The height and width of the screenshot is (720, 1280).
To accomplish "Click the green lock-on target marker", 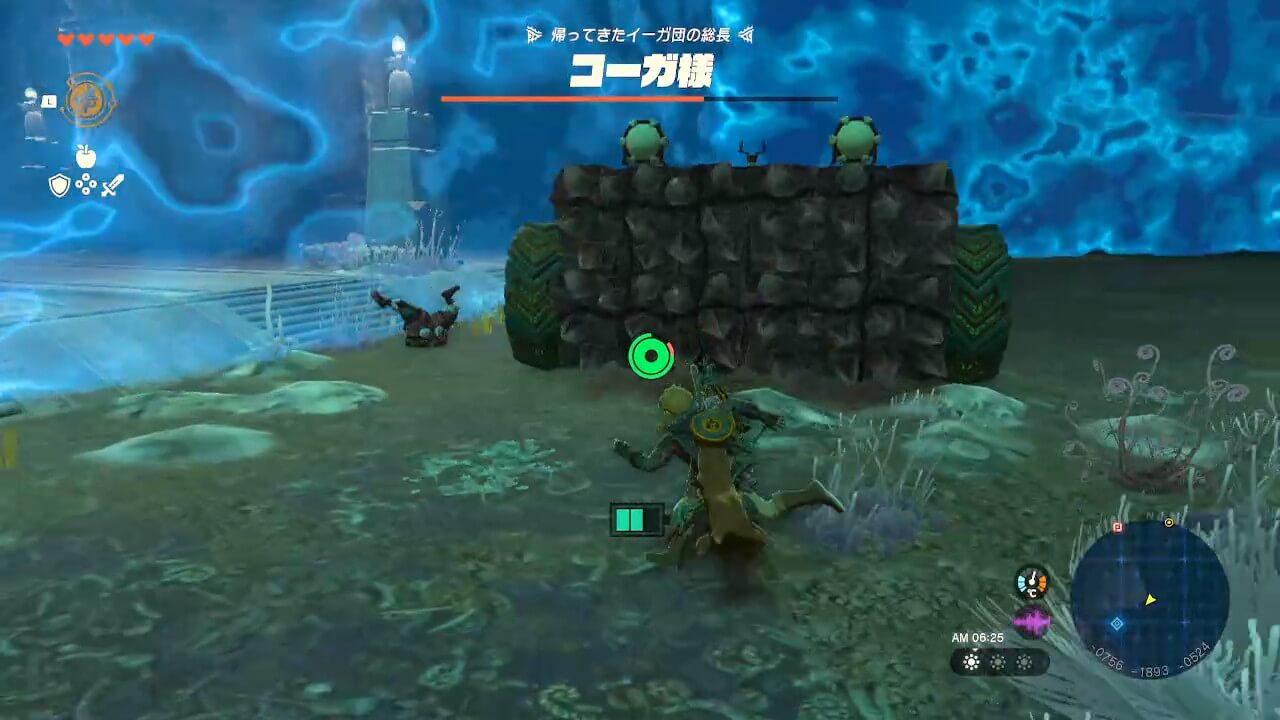I will coord(651,355).
